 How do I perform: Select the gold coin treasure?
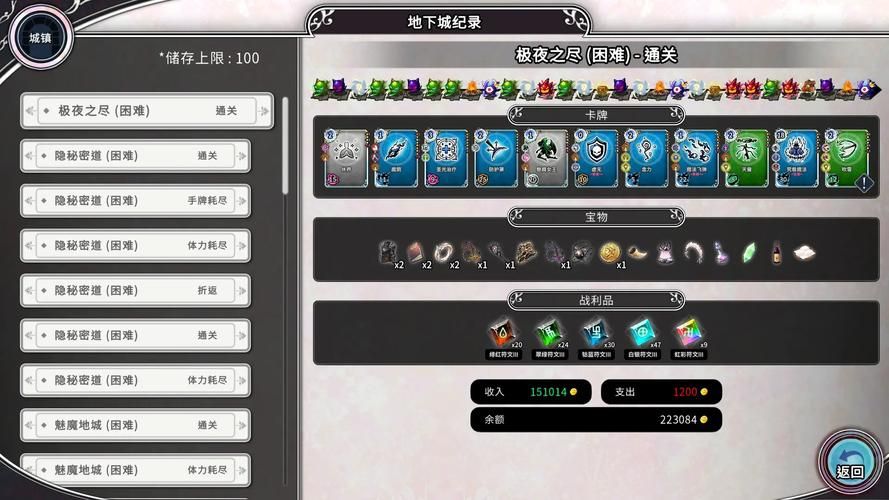click(609, 253)
